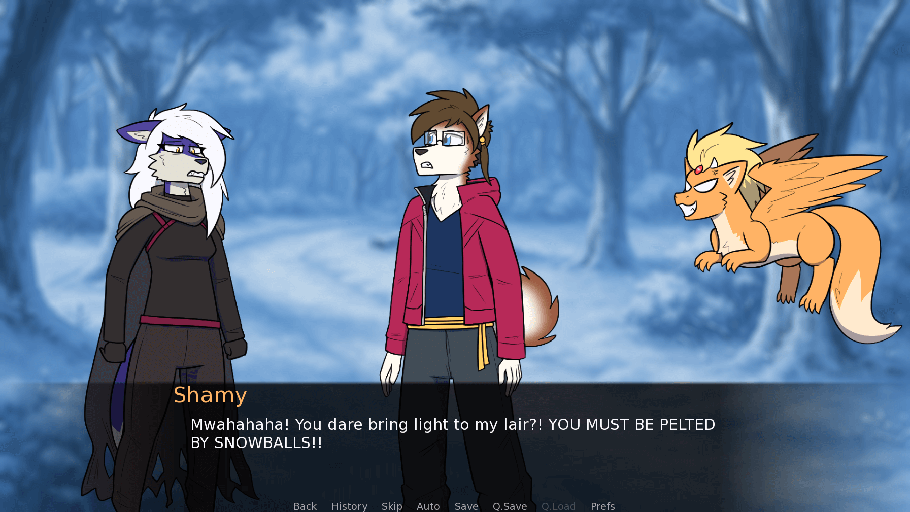Enable Auto-advance dialogue
Image resolution: width=910 pixels, height=512 pixels.
pyautogui.click(x=428, y=506)
